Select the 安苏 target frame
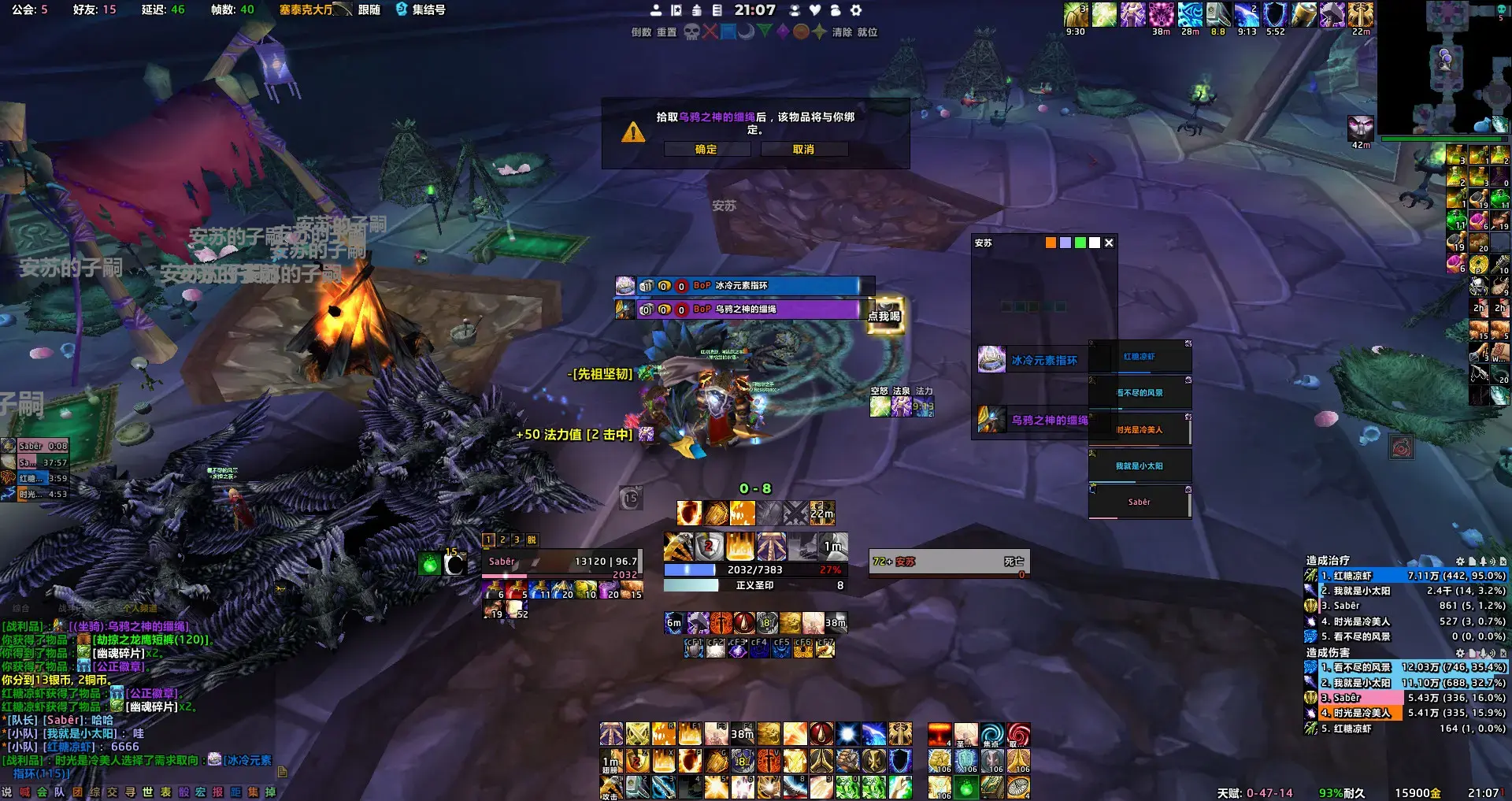The height and width of the screenshot is (801, 1512). 948,562
